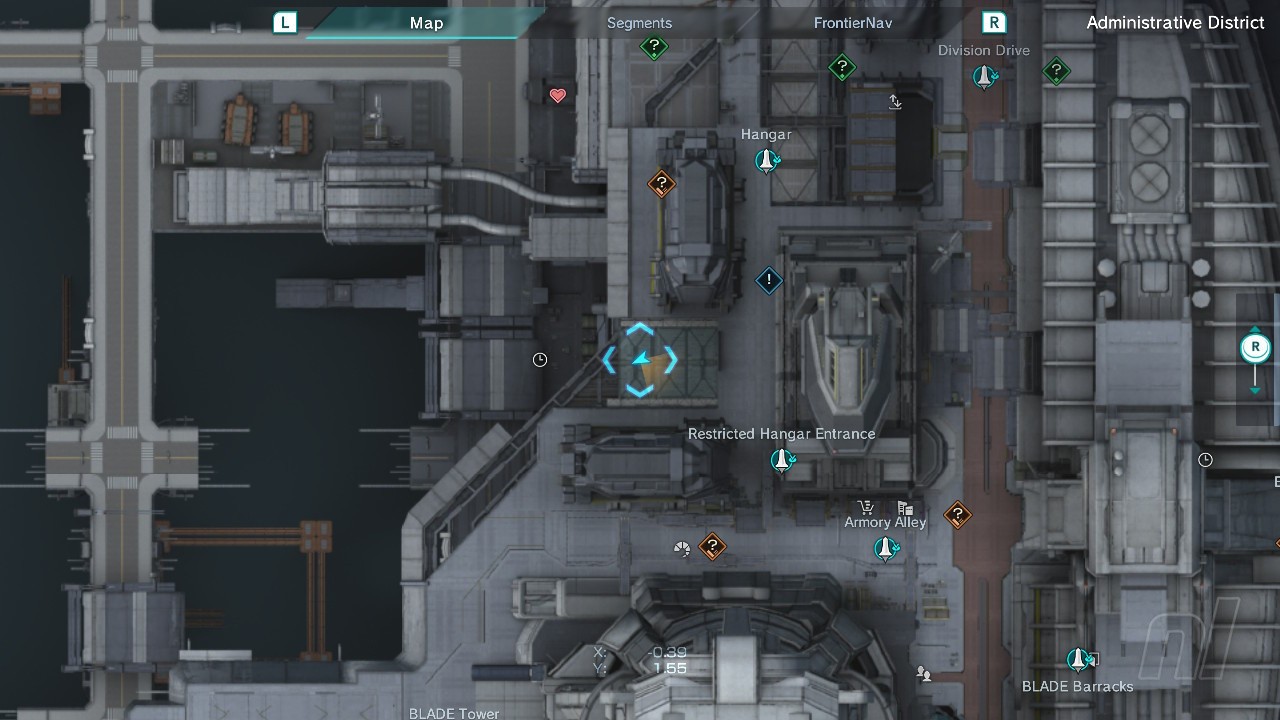1280x720 pixels.
Task: Switch to the FrontierNav tab
Action: coord(852,23)
